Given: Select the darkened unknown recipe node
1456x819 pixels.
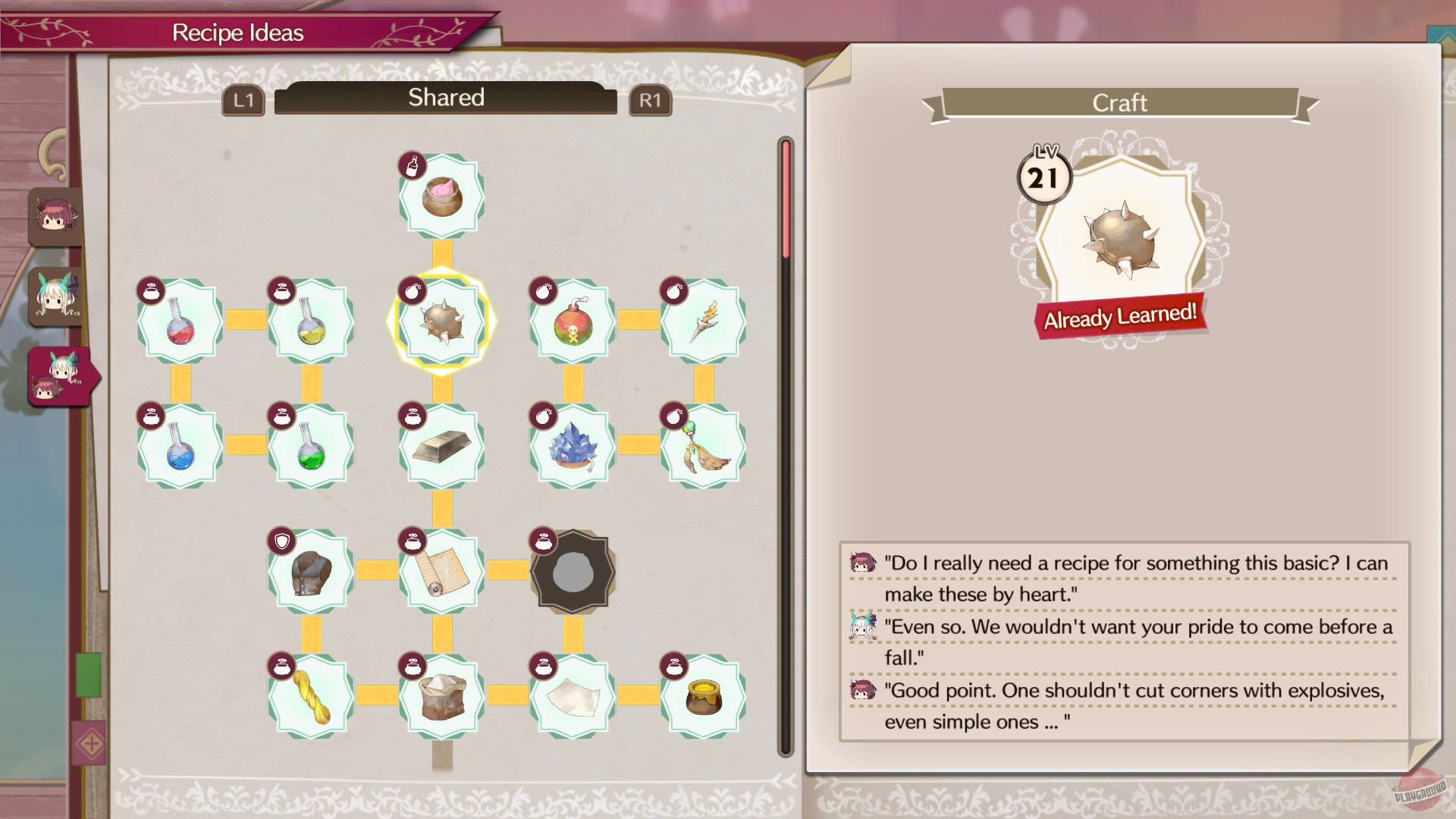Looking at the screenshot, I should click(573, 571).
